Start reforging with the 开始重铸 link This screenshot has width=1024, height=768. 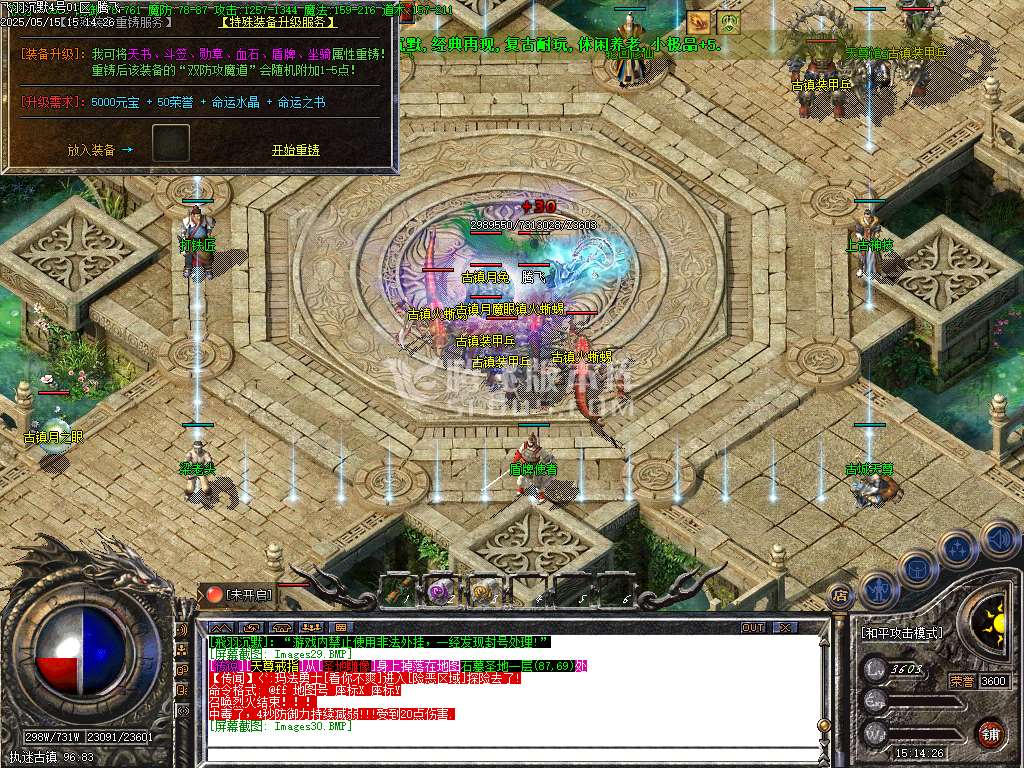[x=296, y=150]
